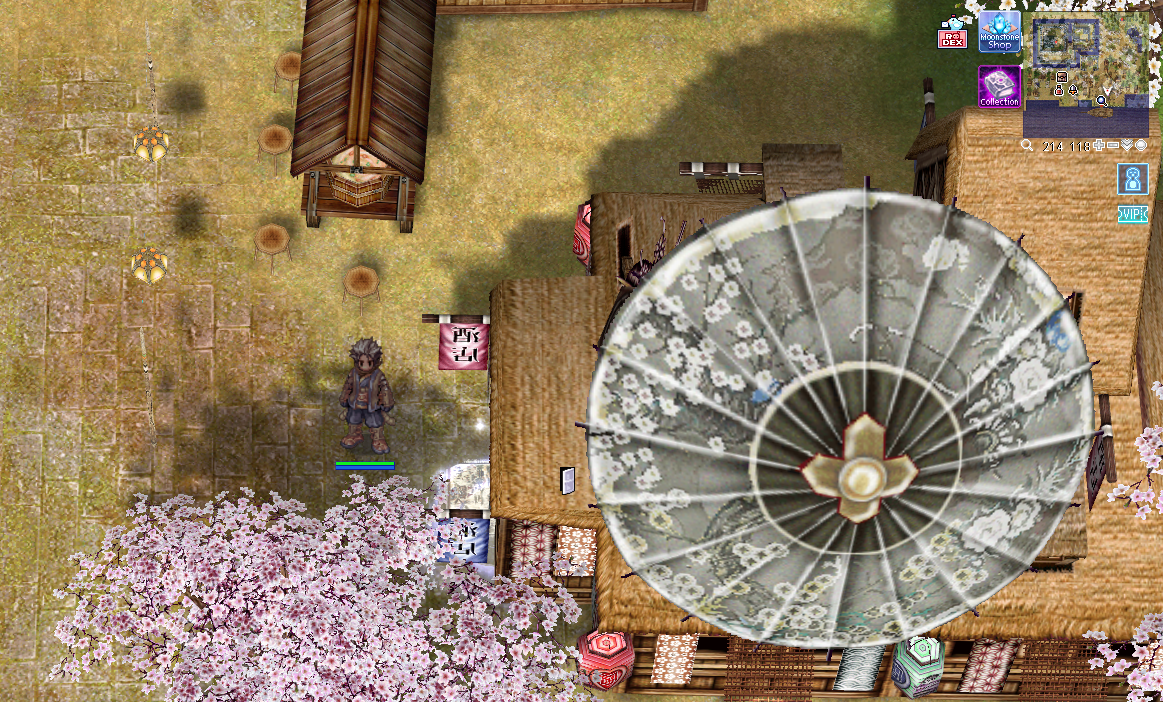Click the magnifier search icon below the minimap
Image resolution: width=1163 pixels, height=702 pixels.
pyautogui.click(x=1027, y=146)
